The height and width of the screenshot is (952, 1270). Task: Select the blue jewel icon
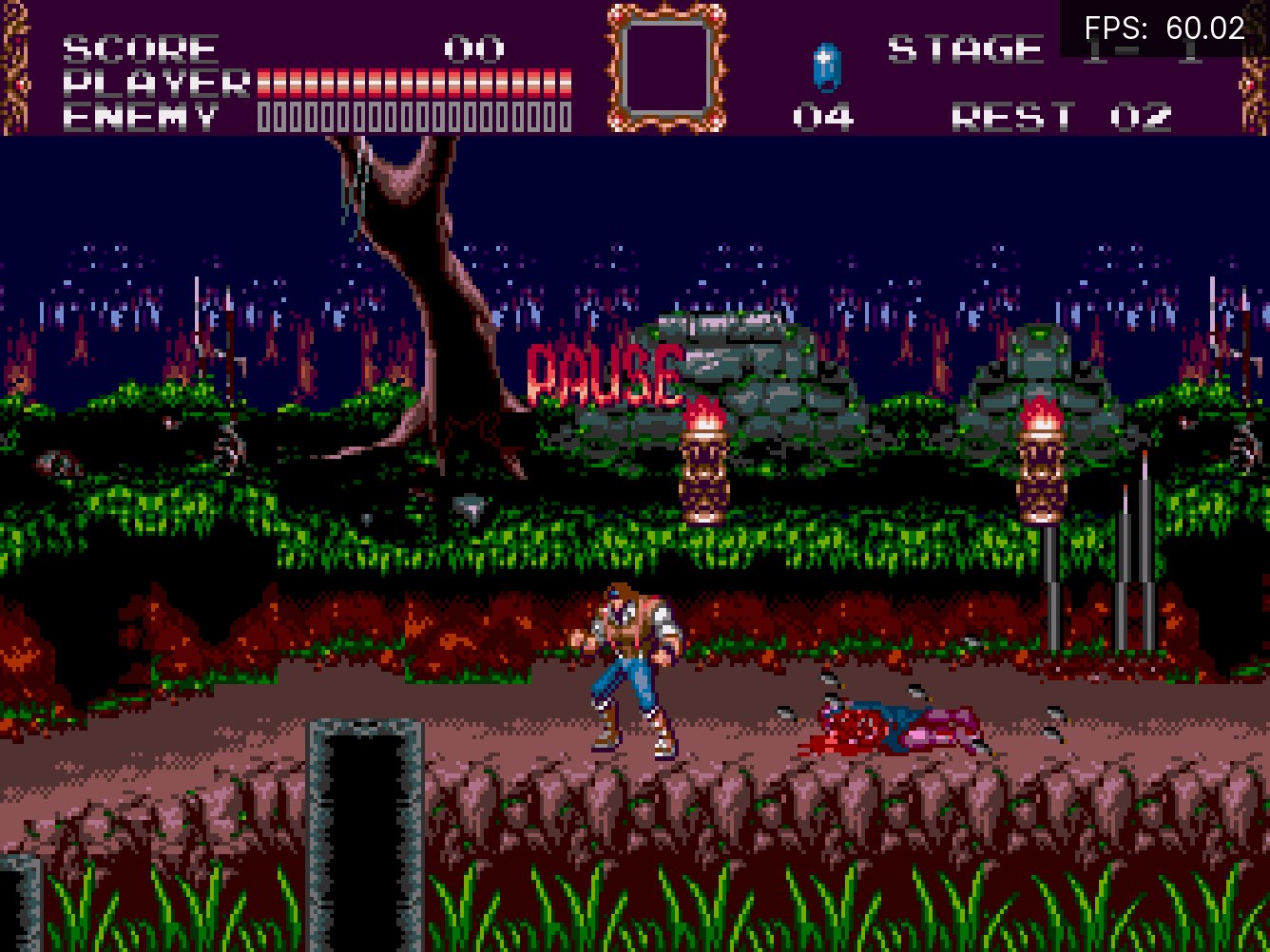click(826, 67)
